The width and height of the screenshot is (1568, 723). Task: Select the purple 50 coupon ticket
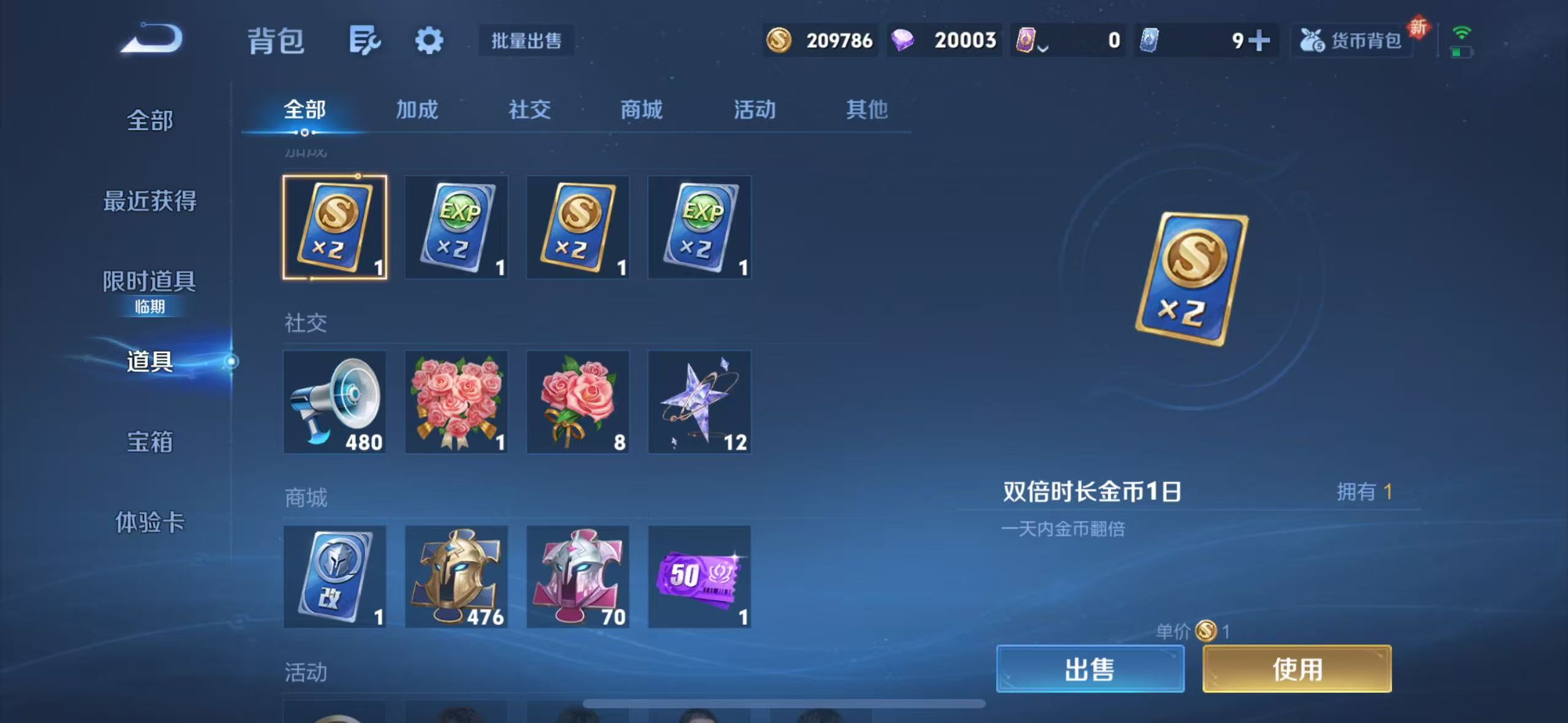tap(699, 576)
